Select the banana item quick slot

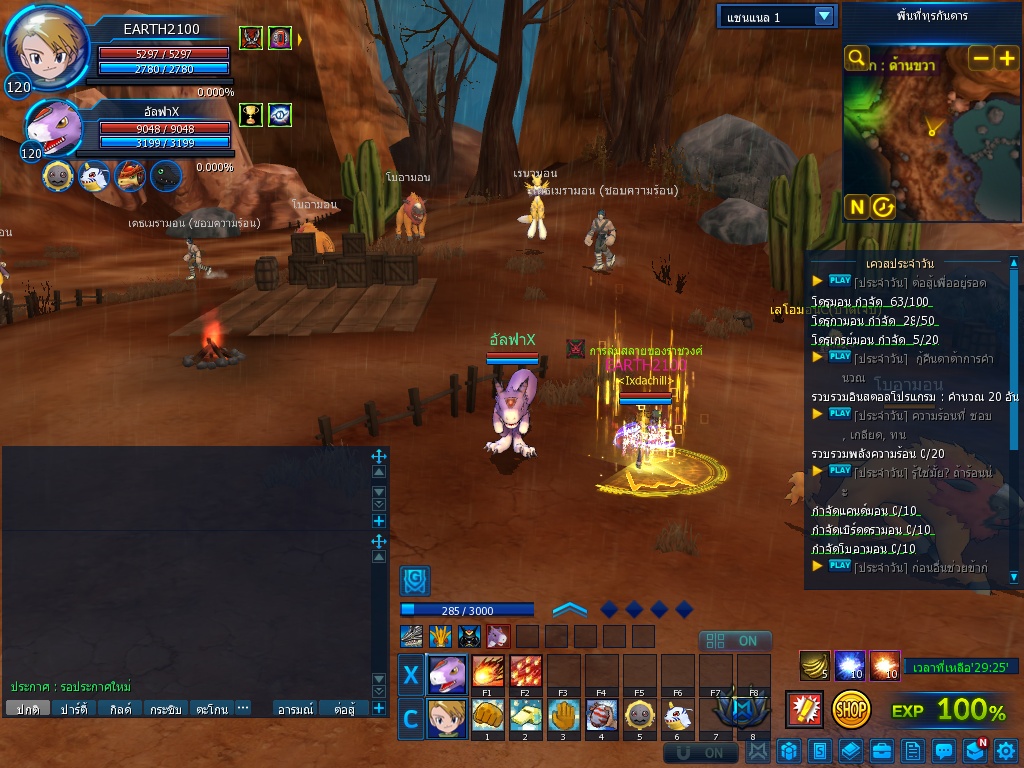(x=815, y=665)
